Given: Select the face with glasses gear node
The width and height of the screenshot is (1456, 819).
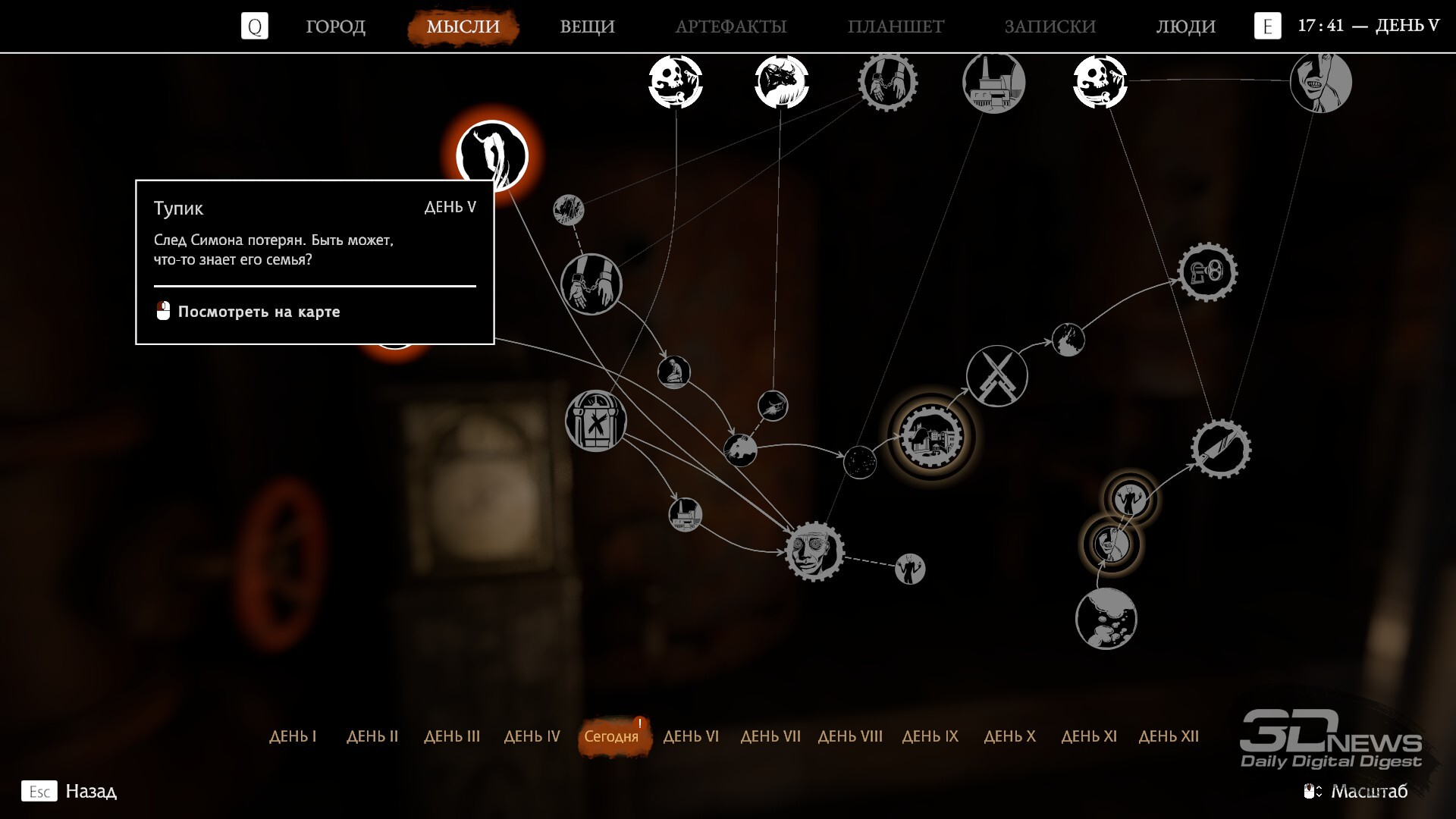Looking at the screenshot, I should coord(814,551).
